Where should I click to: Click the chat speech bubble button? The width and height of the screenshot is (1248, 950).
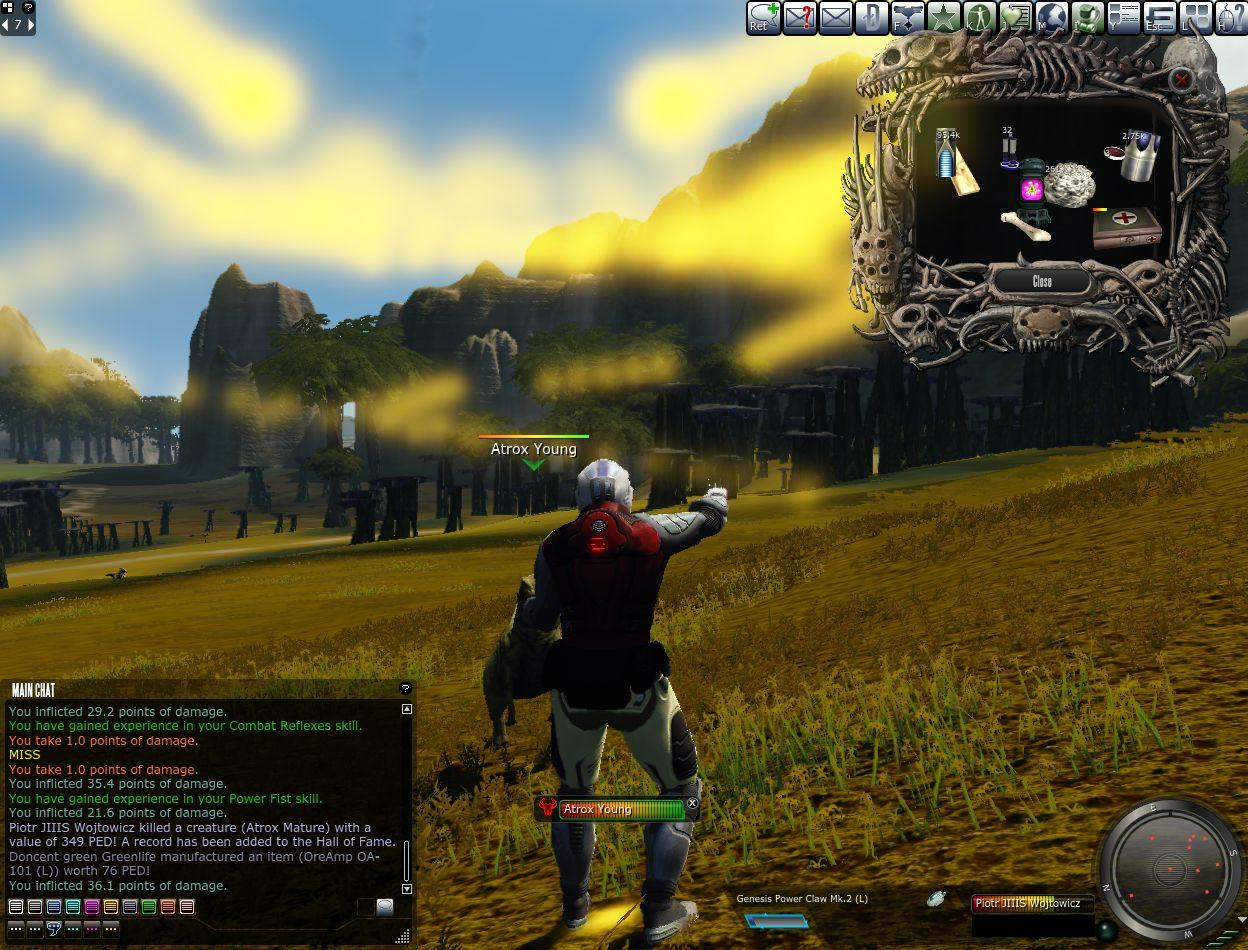[x=385, y=907]
